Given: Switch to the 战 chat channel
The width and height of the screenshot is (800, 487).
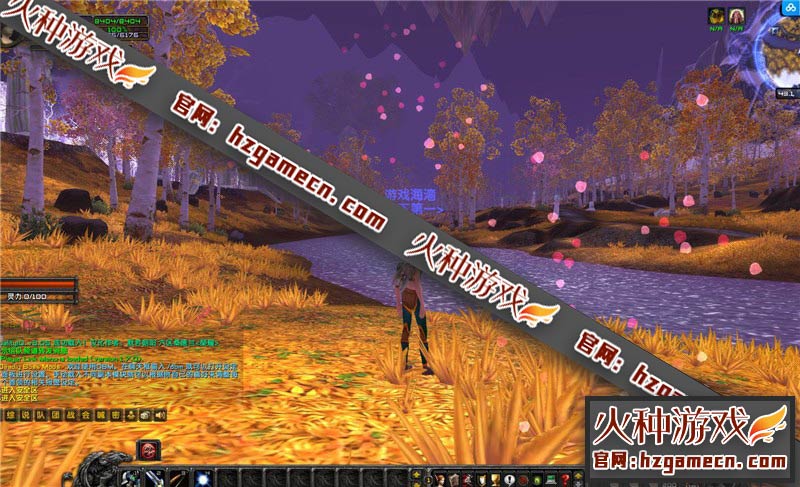Looking at the screenshot, I should point(71,415).
